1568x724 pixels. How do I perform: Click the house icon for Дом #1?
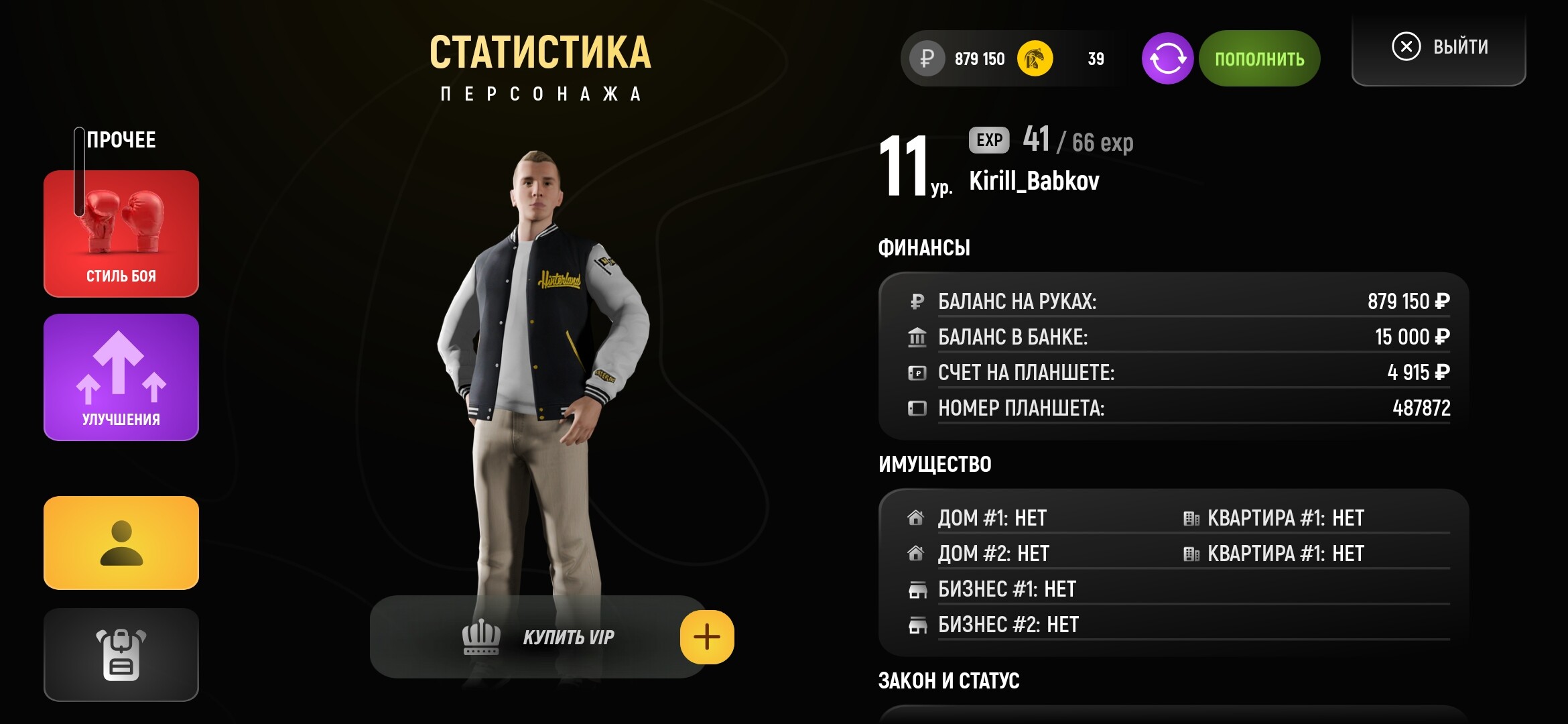(915, 517)
